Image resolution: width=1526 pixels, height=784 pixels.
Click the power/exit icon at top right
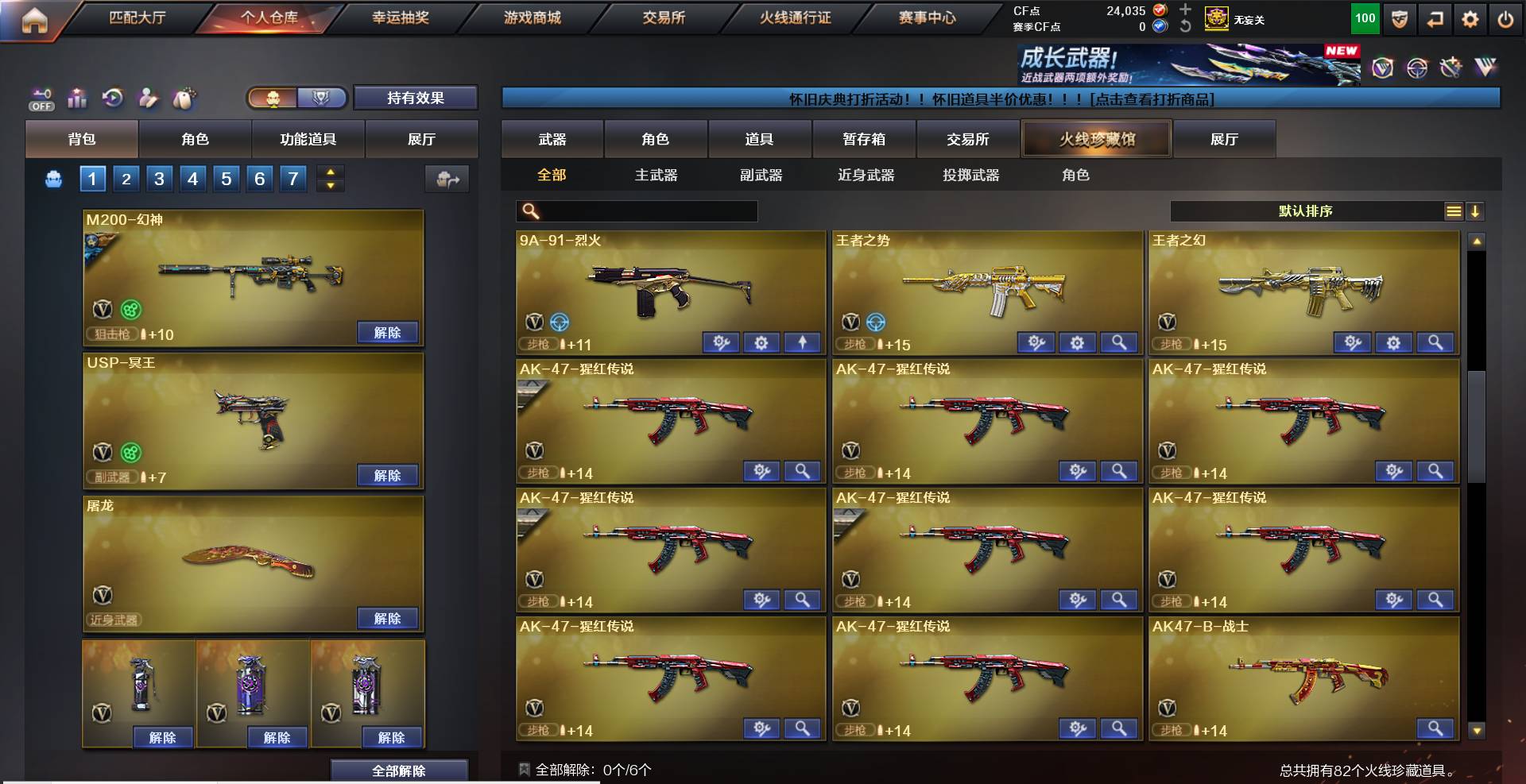pos(1508,19)
